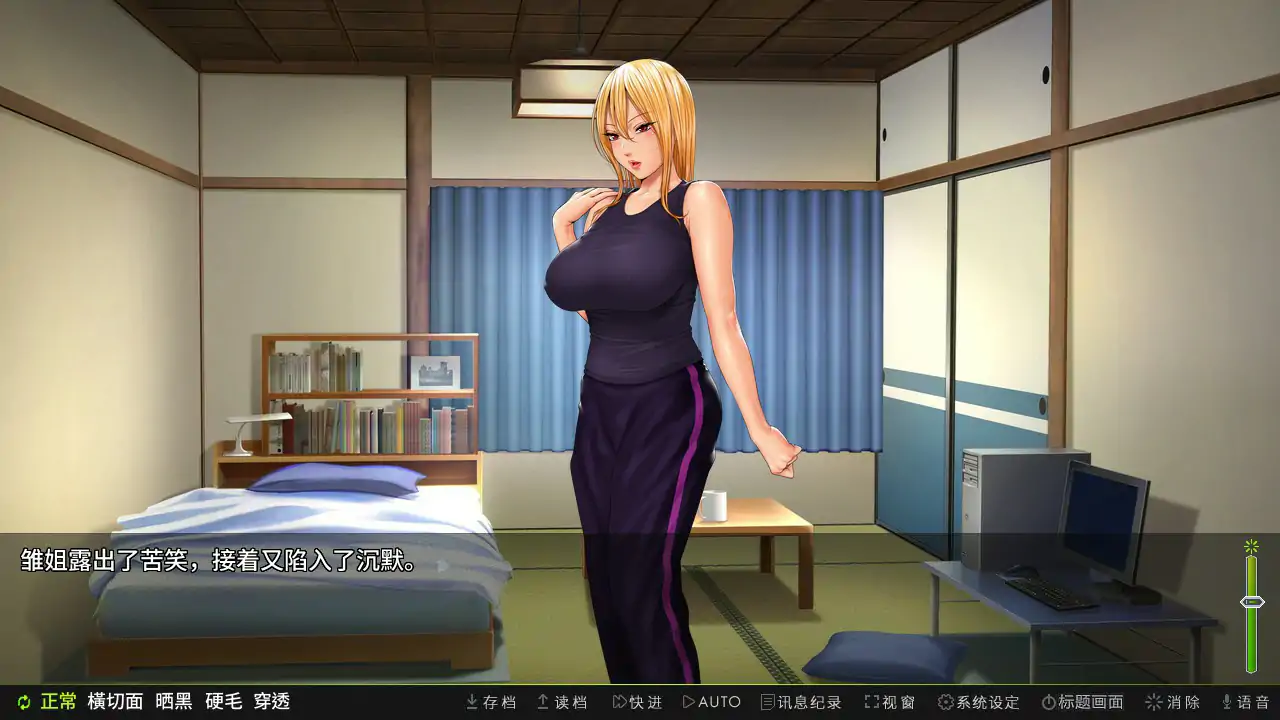Screen dimensions: 1280x720
Task: Activate the 快进 fast-forward icon
Action: click(x=617, y=702)
